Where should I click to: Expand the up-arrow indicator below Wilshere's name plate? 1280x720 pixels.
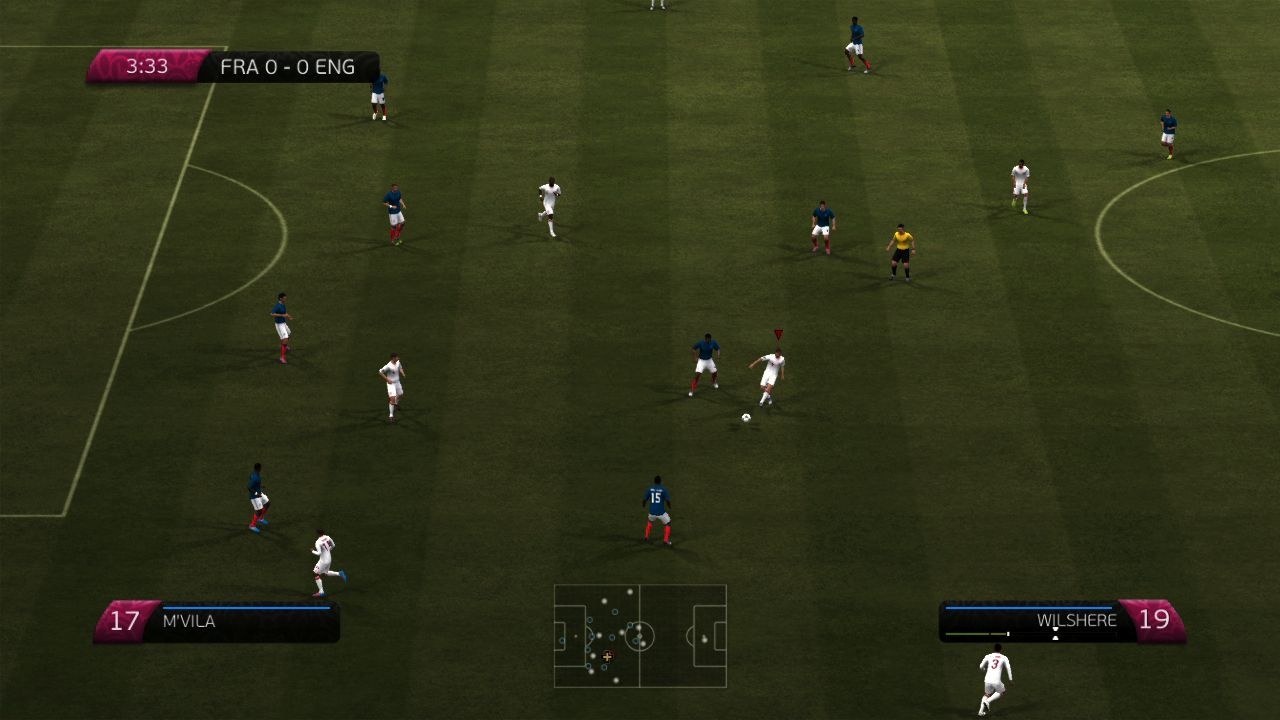point(1055,637)
